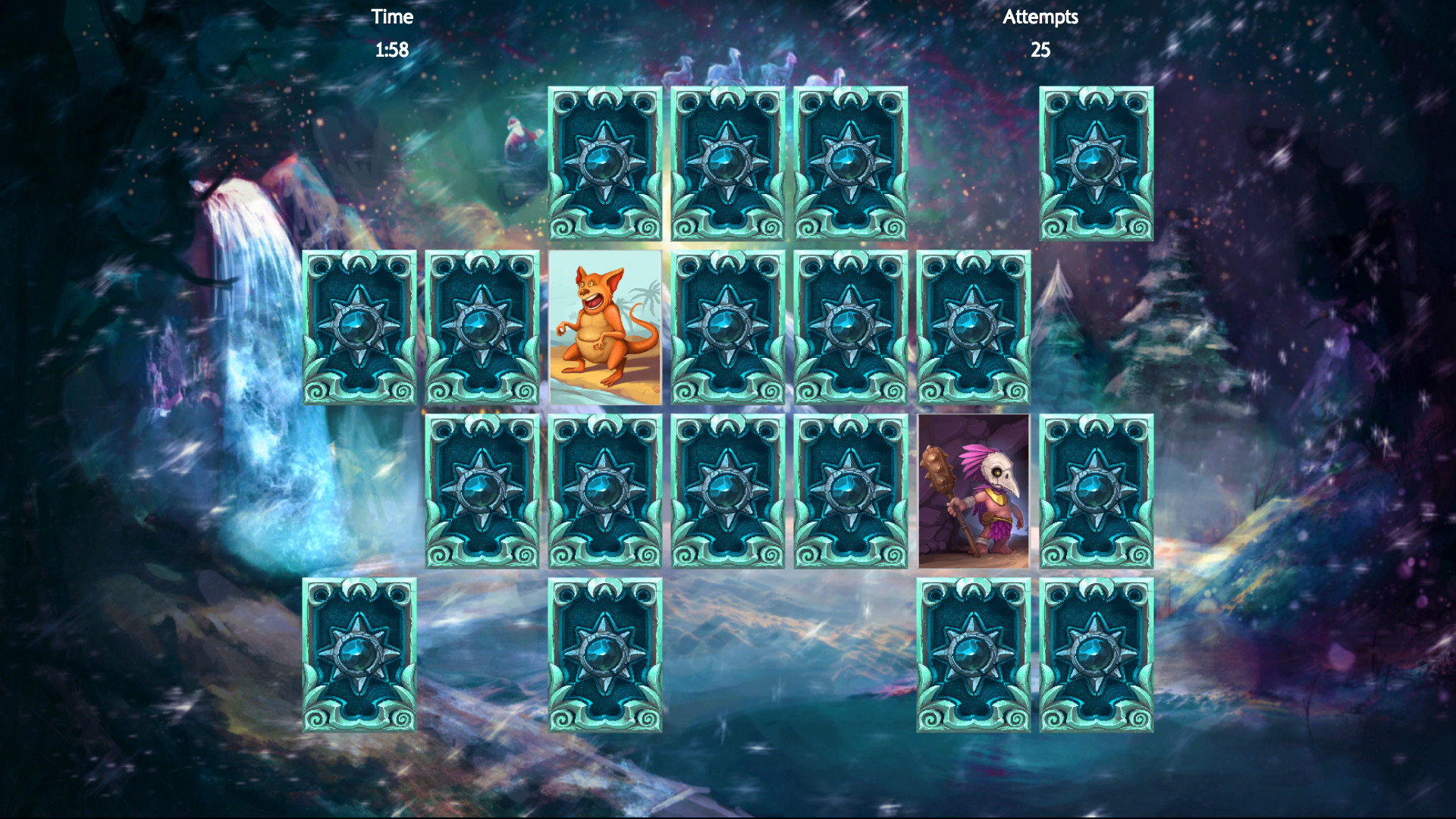Click the Time 1:58 counter display
Viewport: 1456px width, 819px height.
tap(391, 34)
